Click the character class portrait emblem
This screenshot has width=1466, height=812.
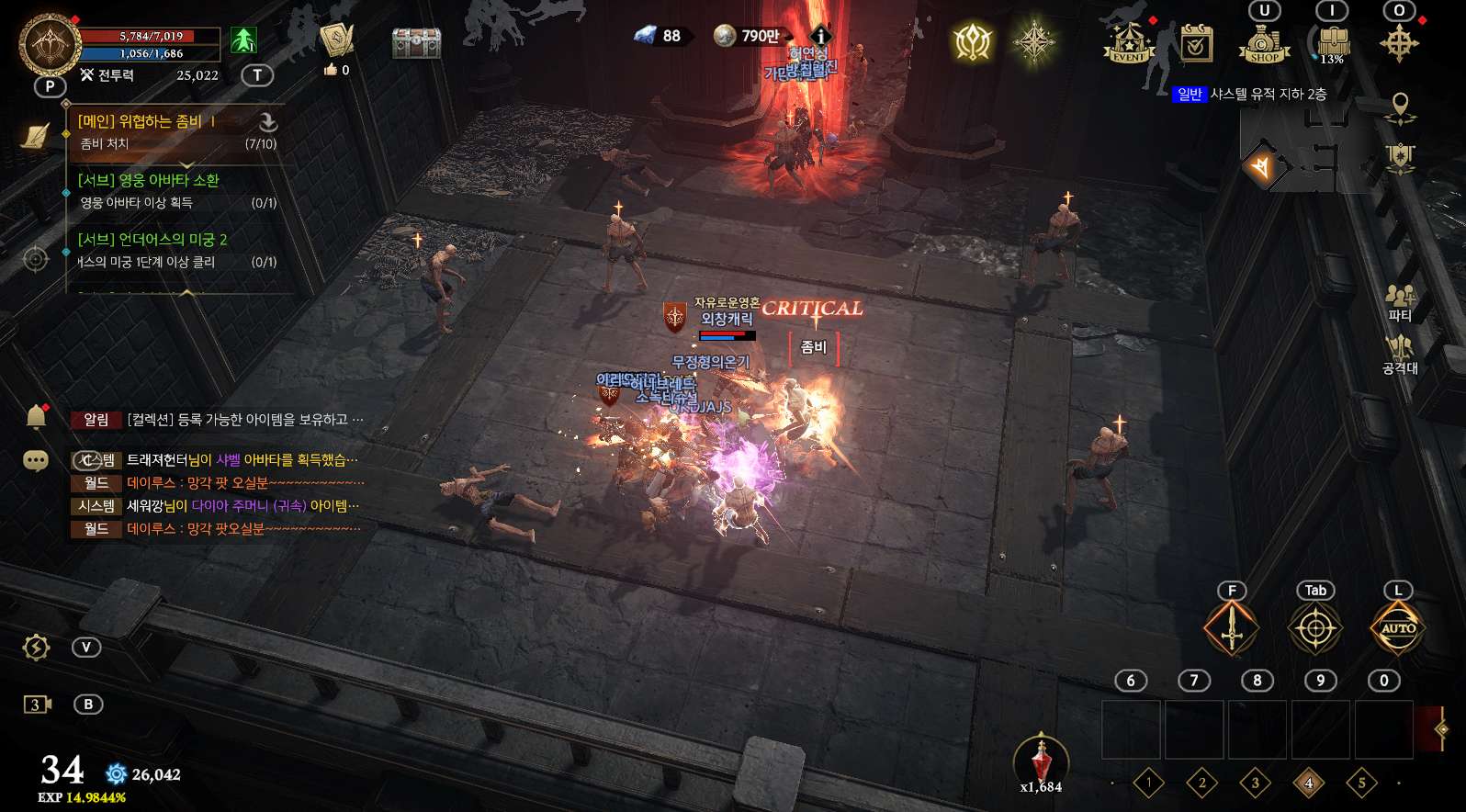pyautogui.click(x=50, y=43)
